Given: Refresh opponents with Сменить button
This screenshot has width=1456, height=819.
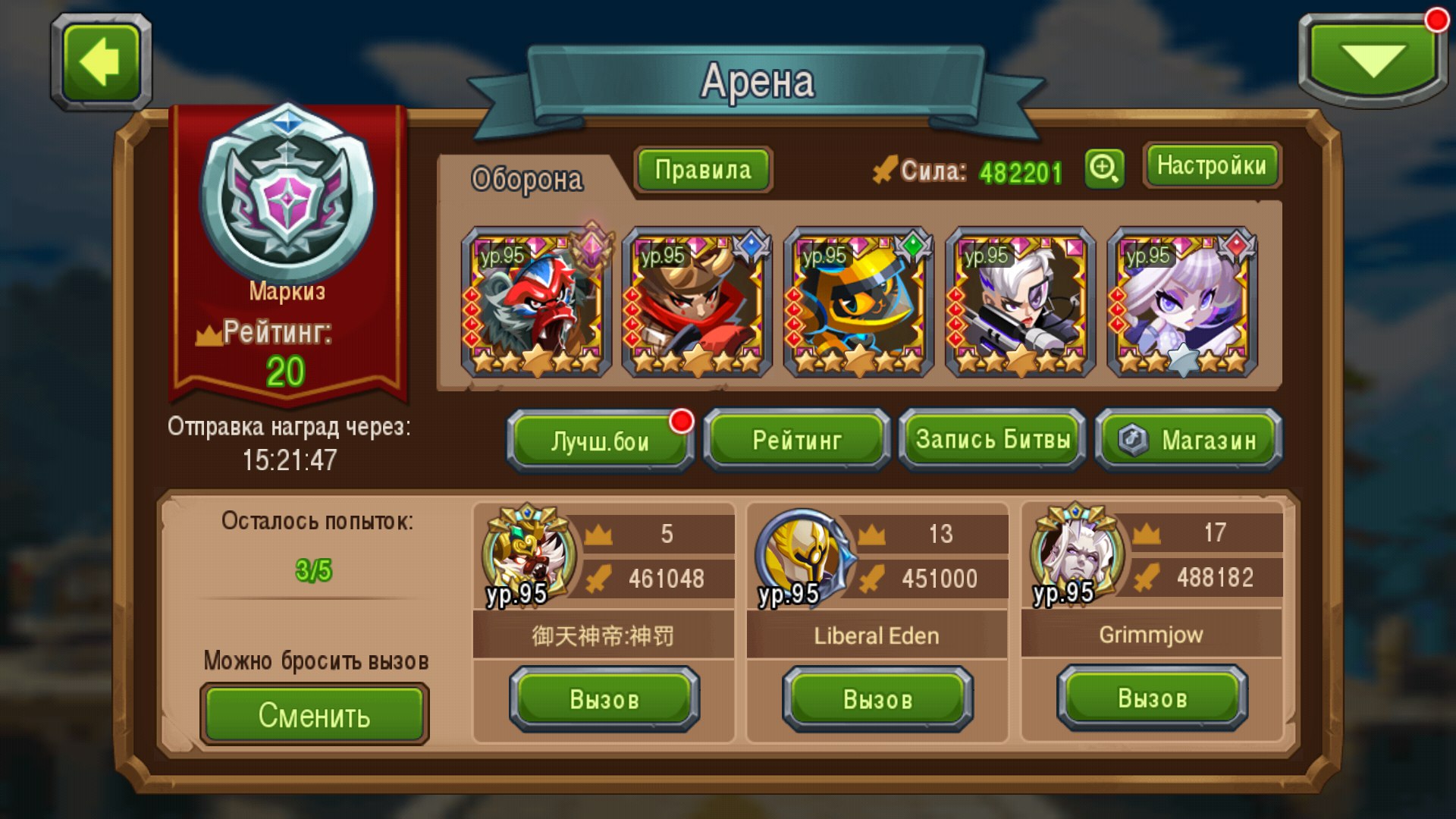Looking at the screenshot, I should click(x=314, y=714).
